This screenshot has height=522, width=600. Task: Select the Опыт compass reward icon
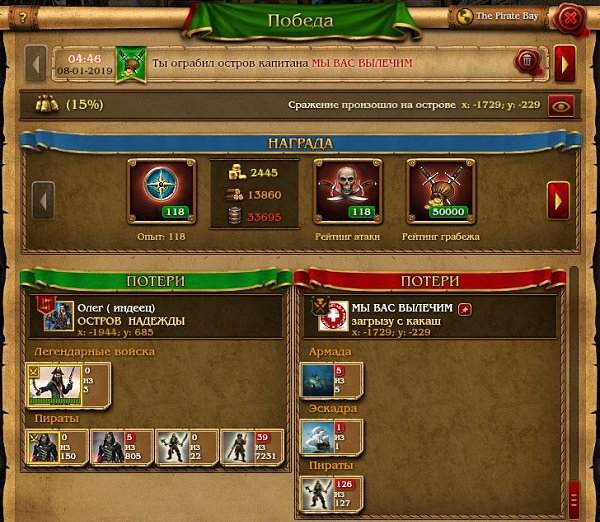tap(161, 190)
